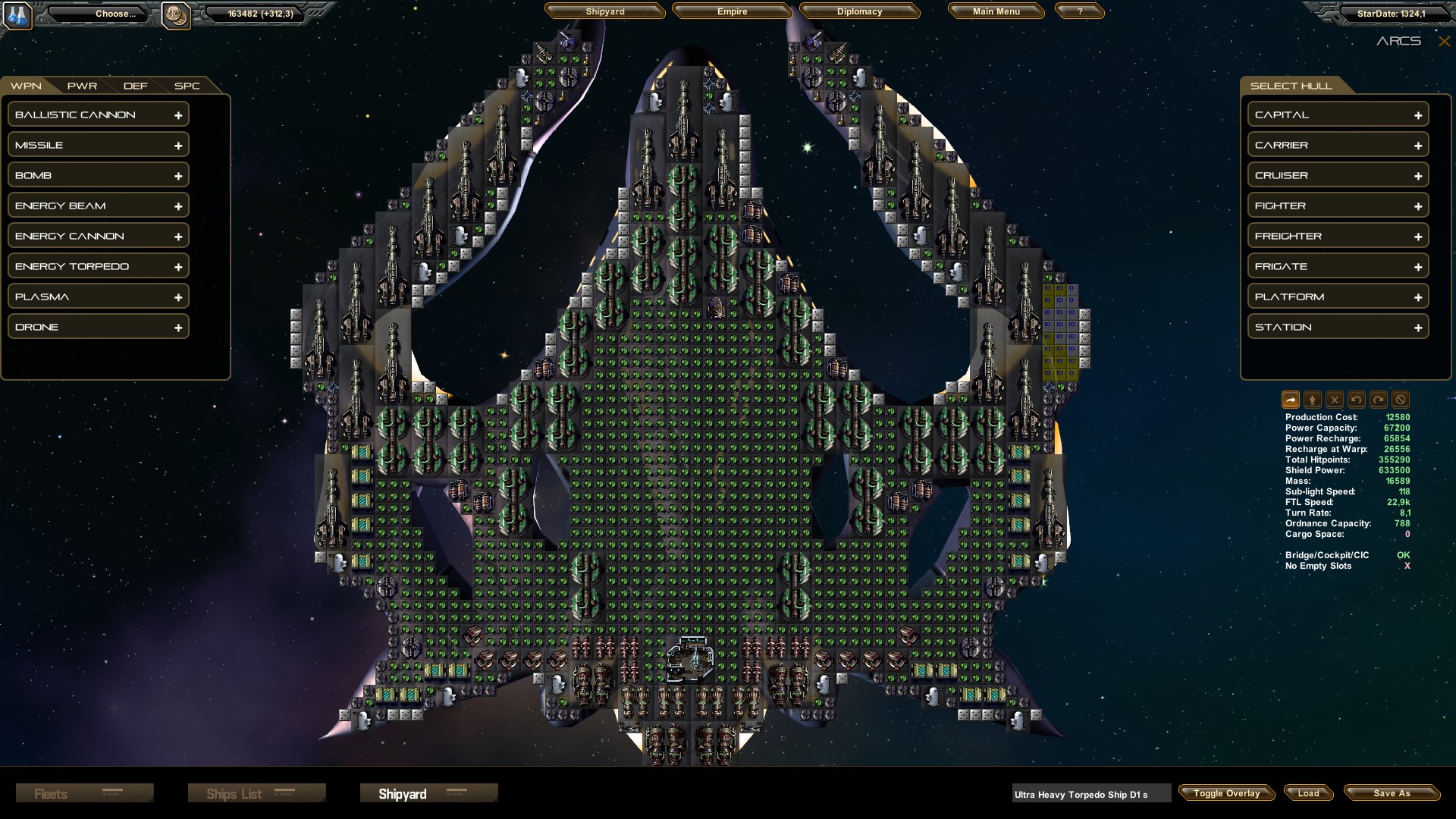Open the Main Menu

(996, 11)
